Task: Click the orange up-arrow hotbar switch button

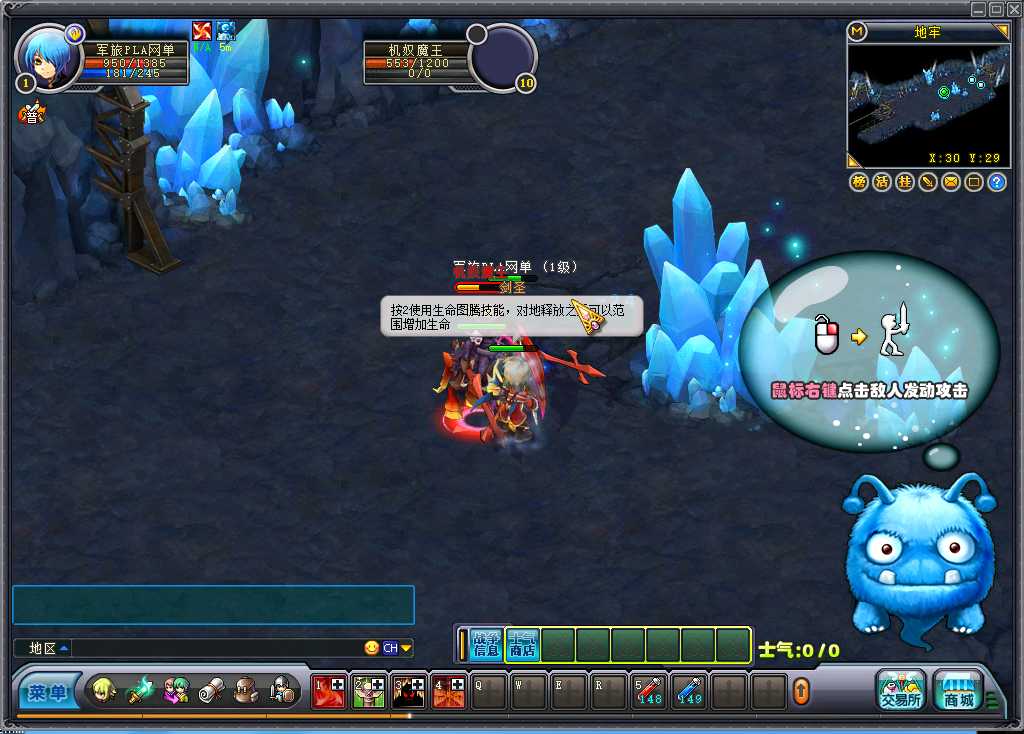Action: pyautogui.click(x=801, y=691)
